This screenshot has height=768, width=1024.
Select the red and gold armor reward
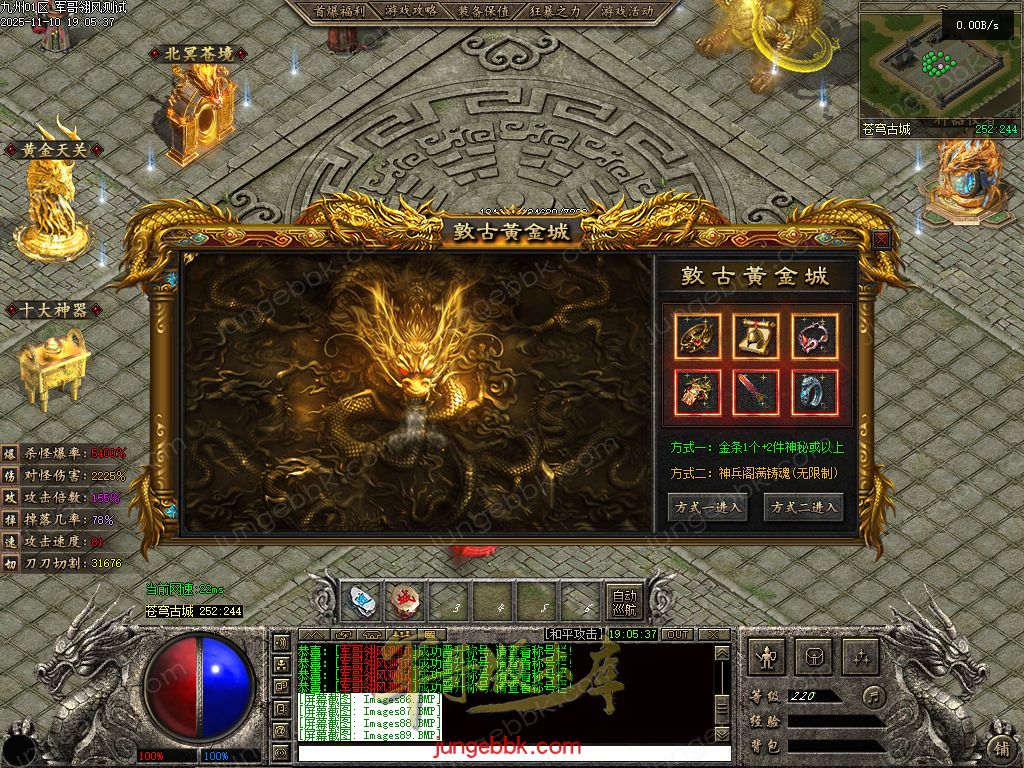698,392
